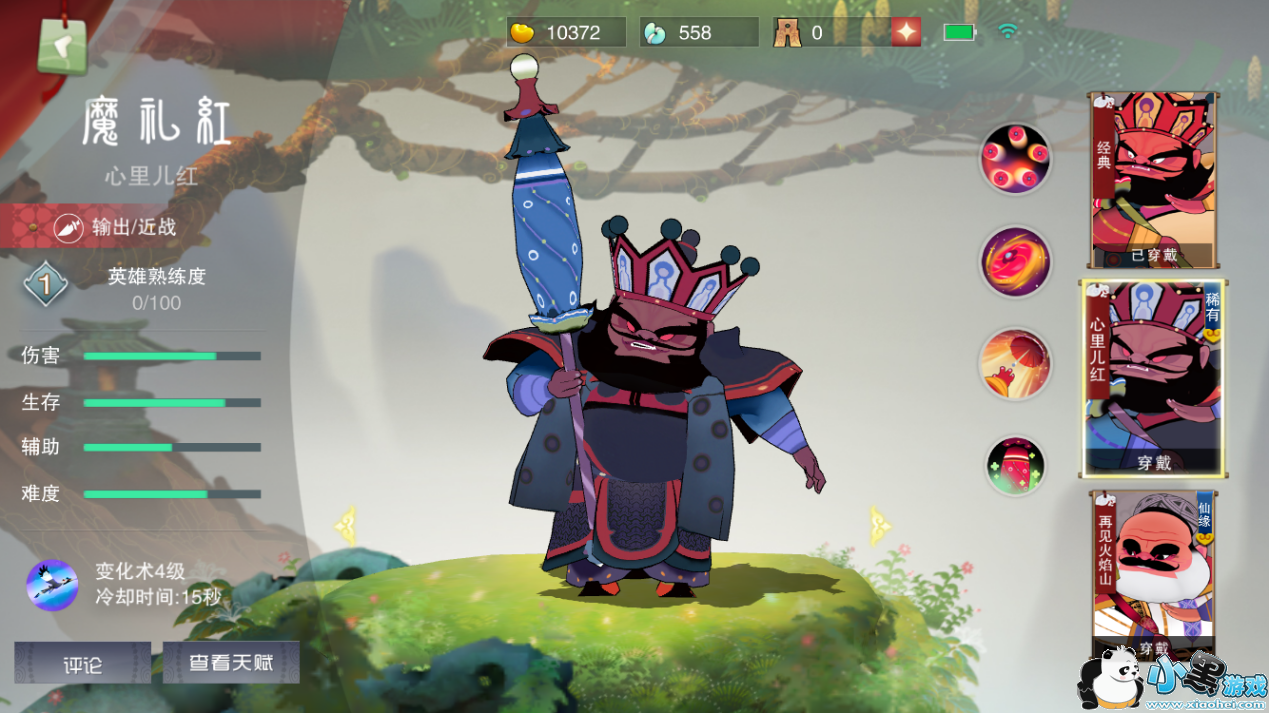Click the hero mastery level 1 badge
Image resolution: width=1269 pixels, height=713 pixels.
(x=45, y=286)
